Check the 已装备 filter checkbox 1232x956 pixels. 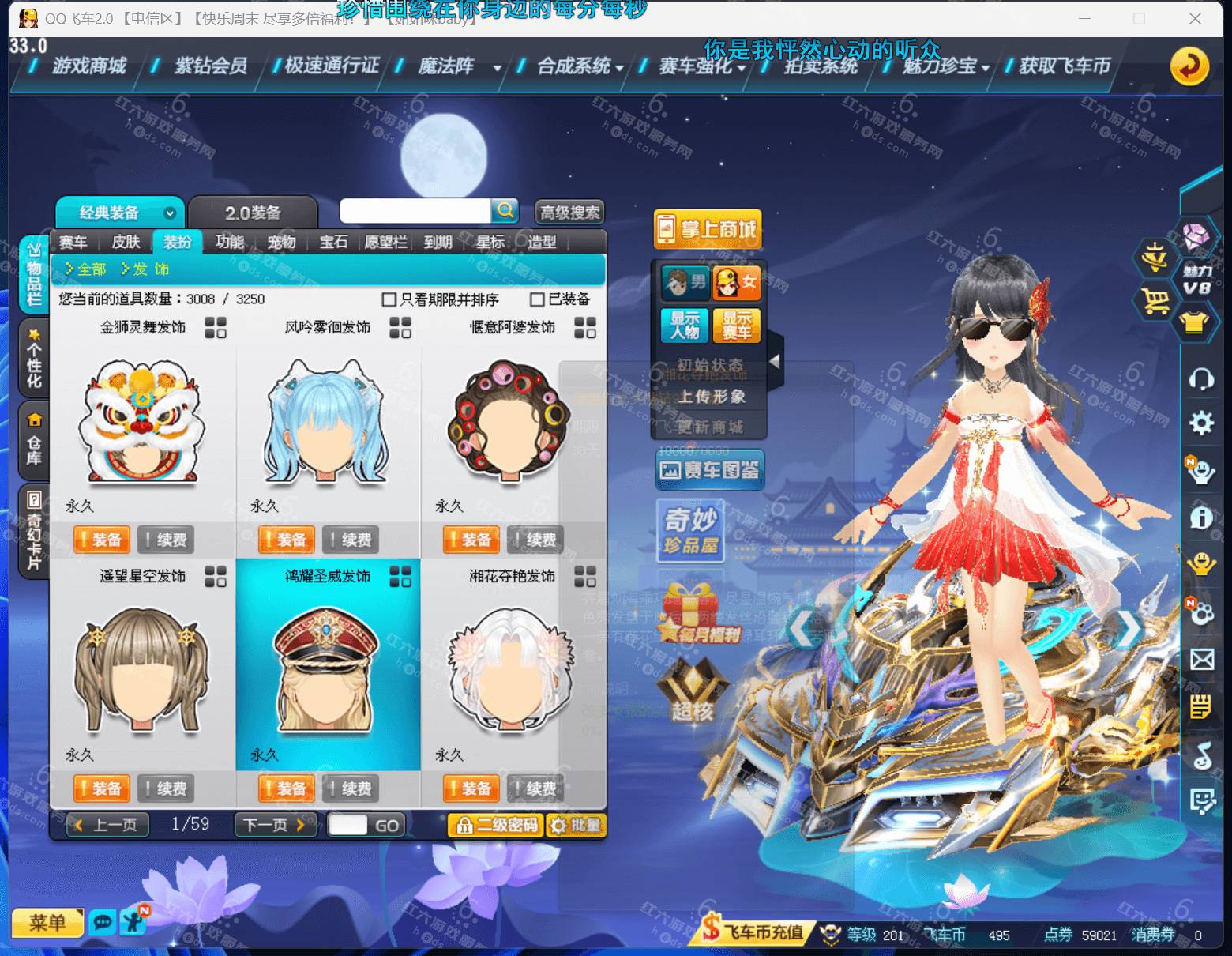536,300
